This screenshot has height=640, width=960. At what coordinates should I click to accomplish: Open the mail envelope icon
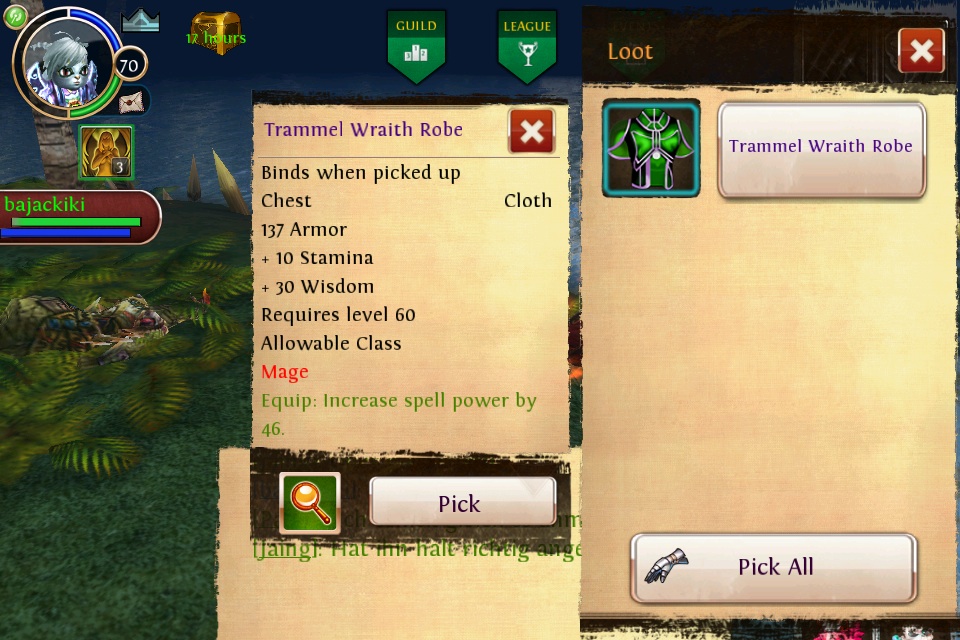point(132,101)
